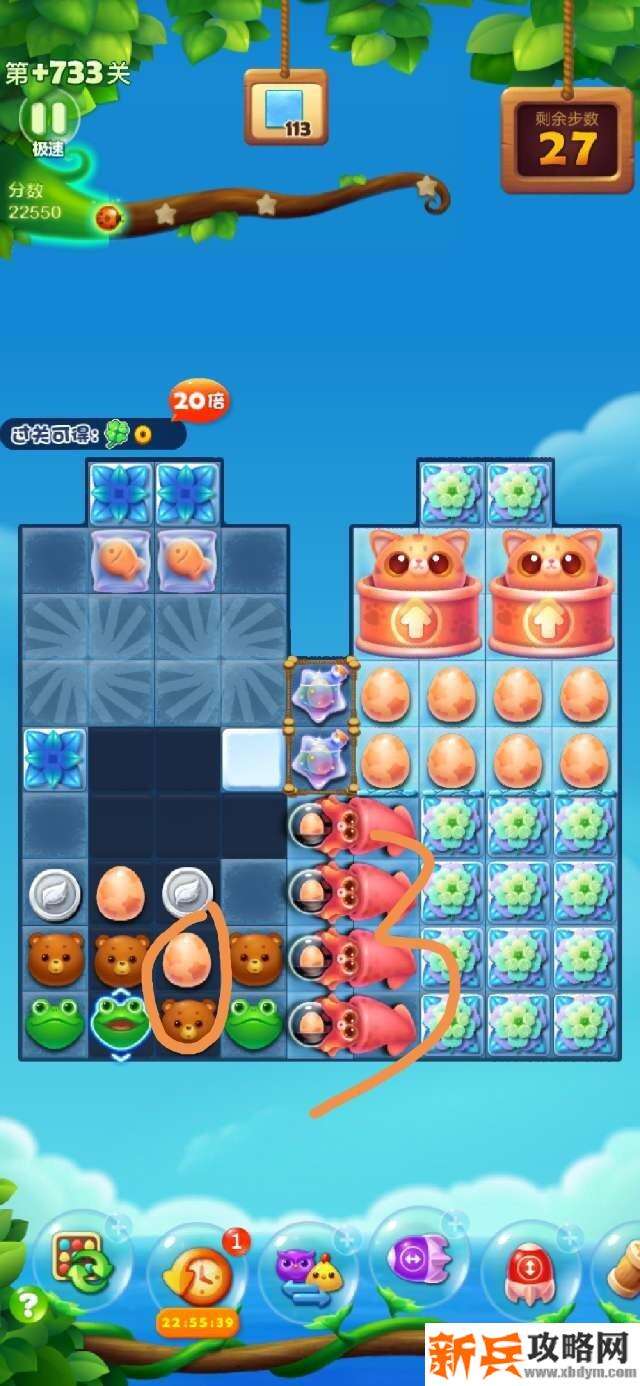
Task: Select the circled brown bear tile
Action: click(x=186, y=1021)
